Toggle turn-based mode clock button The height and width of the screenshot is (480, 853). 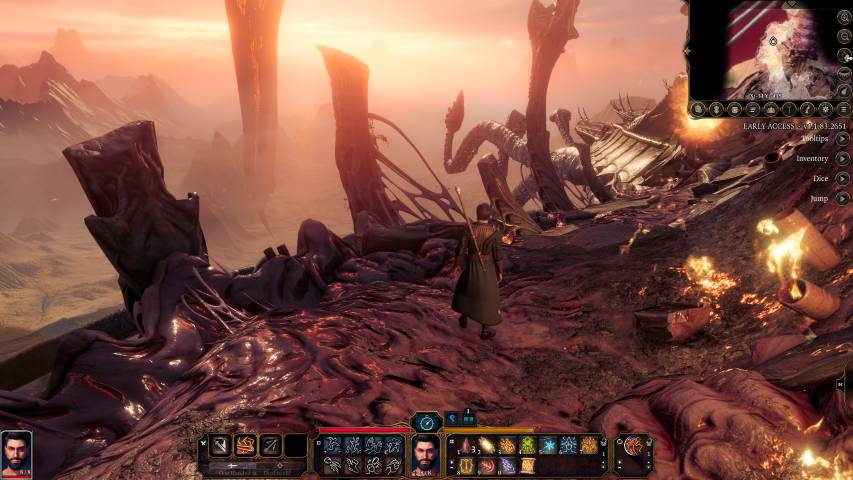(x=427, y=422)
